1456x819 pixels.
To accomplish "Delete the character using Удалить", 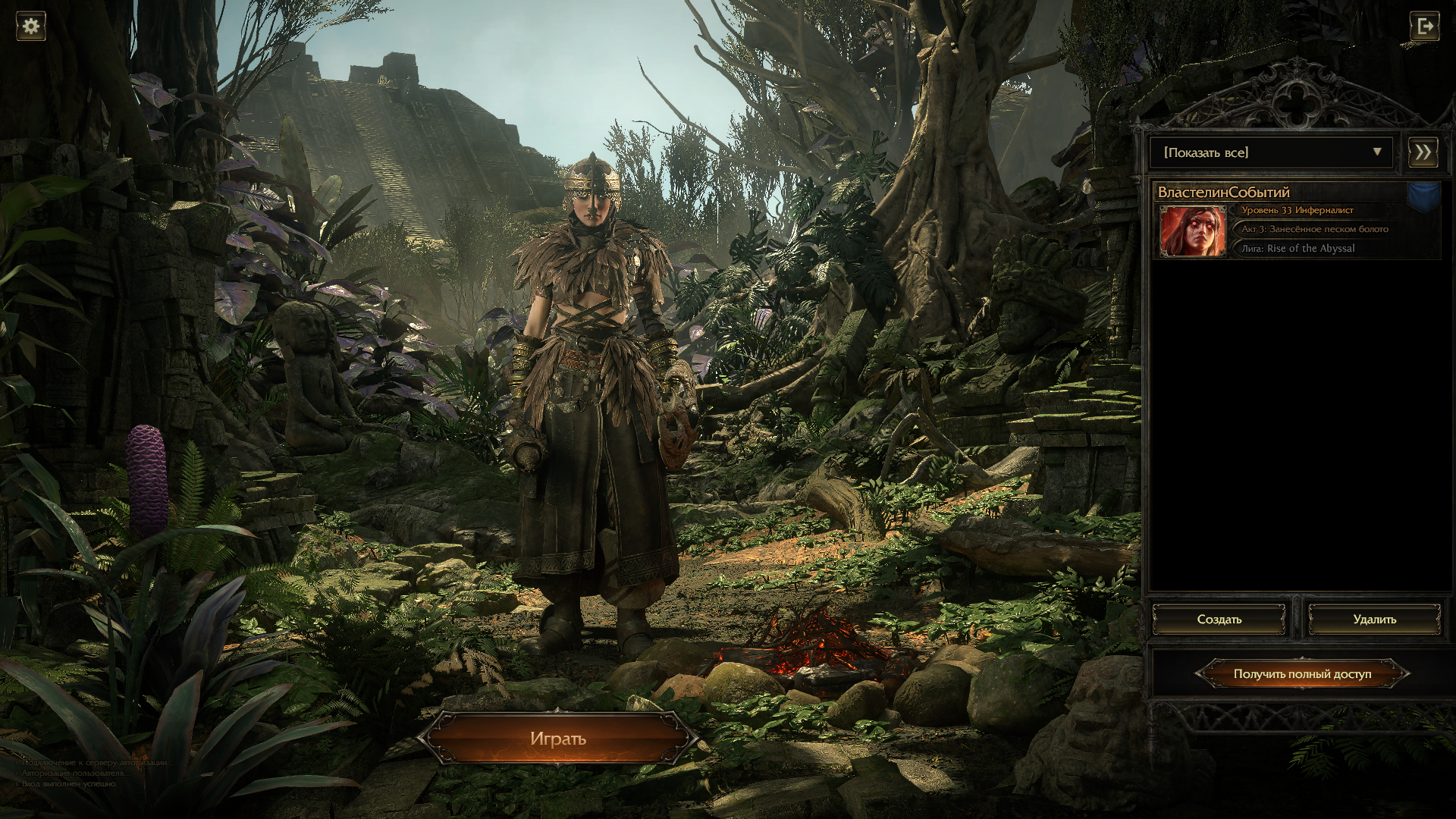I will (x=1374, y=620).
